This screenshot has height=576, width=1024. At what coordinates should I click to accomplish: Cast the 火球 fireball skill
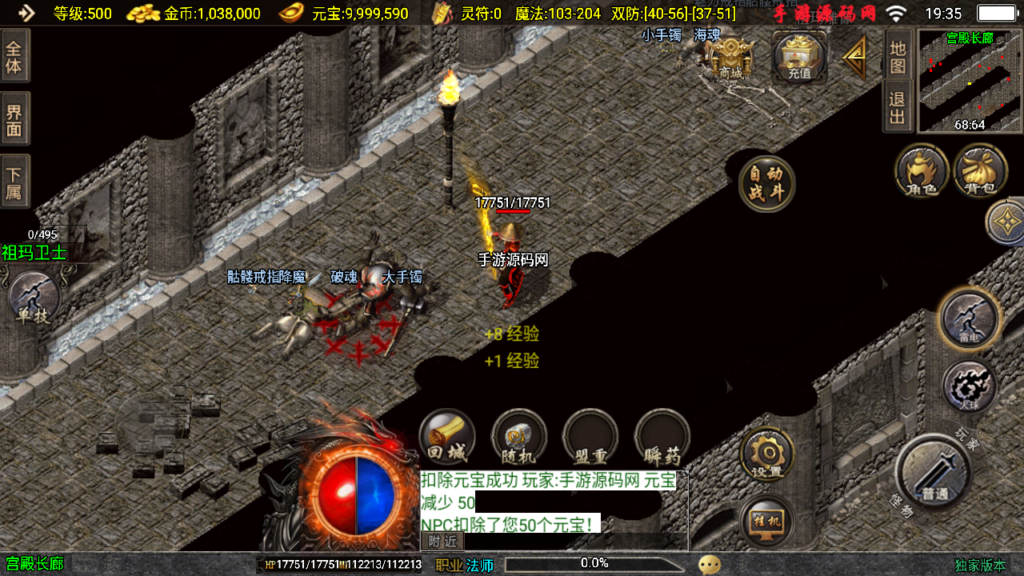click(967, 385)
